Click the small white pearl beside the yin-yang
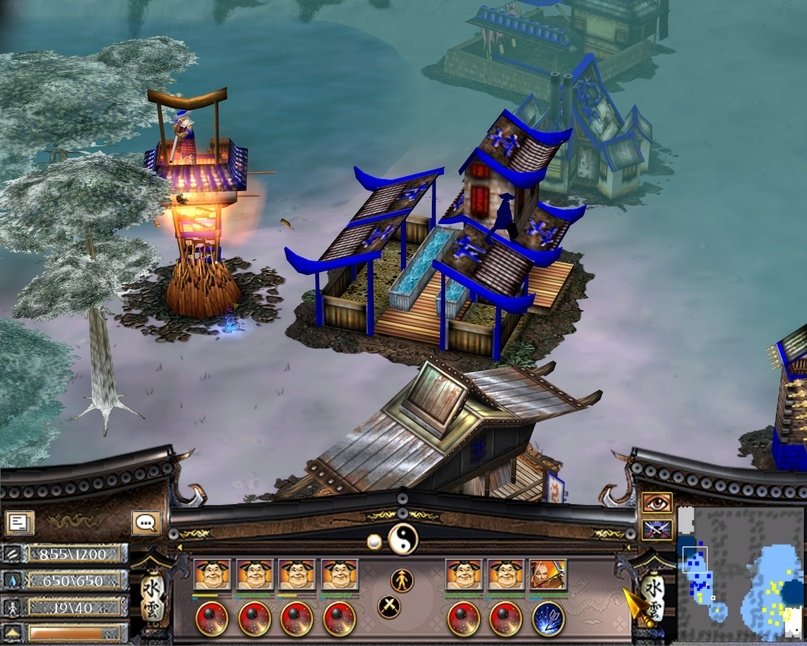Viewport: 807px width, 646px height. 374,541
